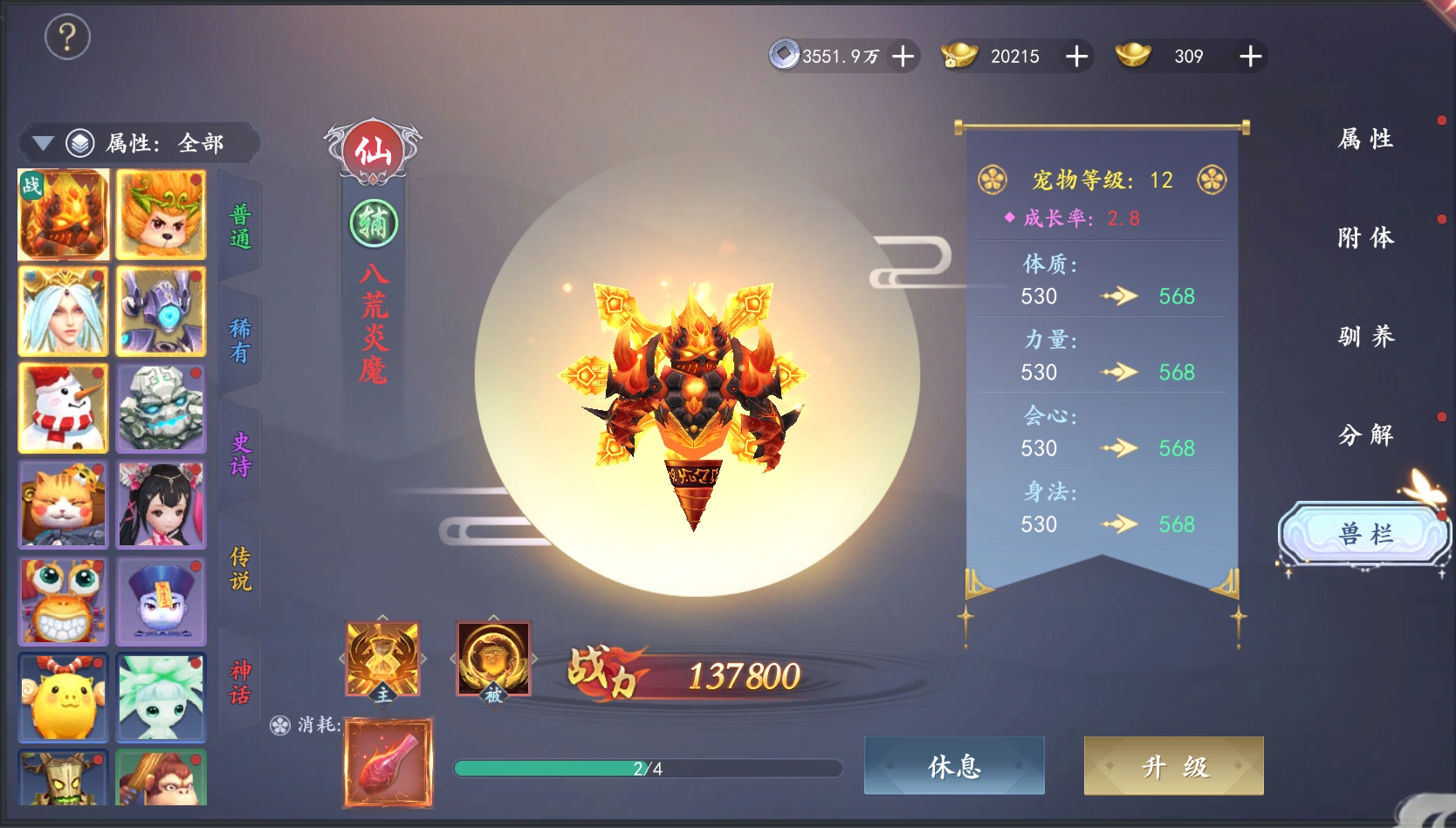Select the 被 passive skill slot icon
Viewport: 1456px width, 828px height.
click(x=492, y=657)
